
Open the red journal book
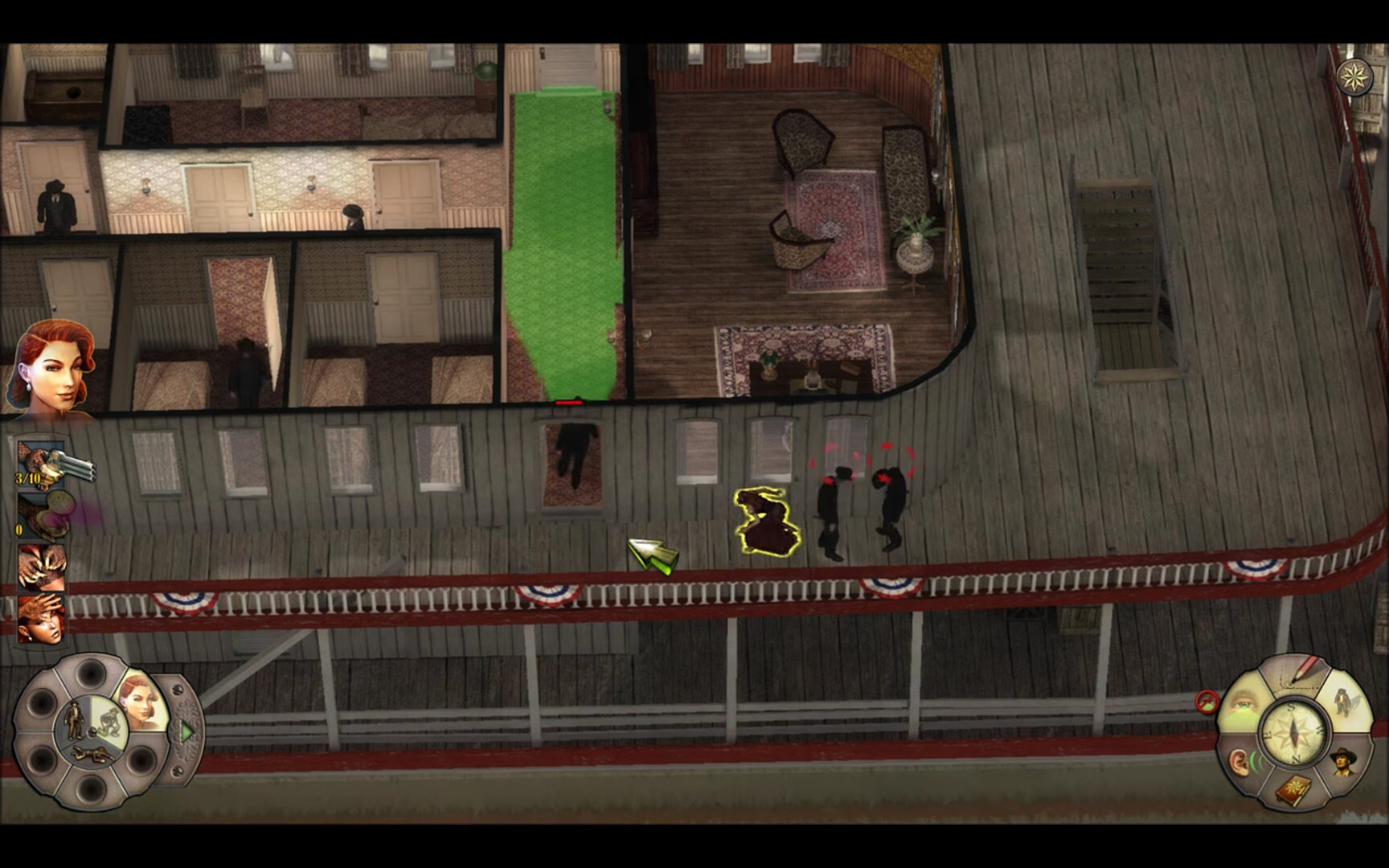(1294, 788)
